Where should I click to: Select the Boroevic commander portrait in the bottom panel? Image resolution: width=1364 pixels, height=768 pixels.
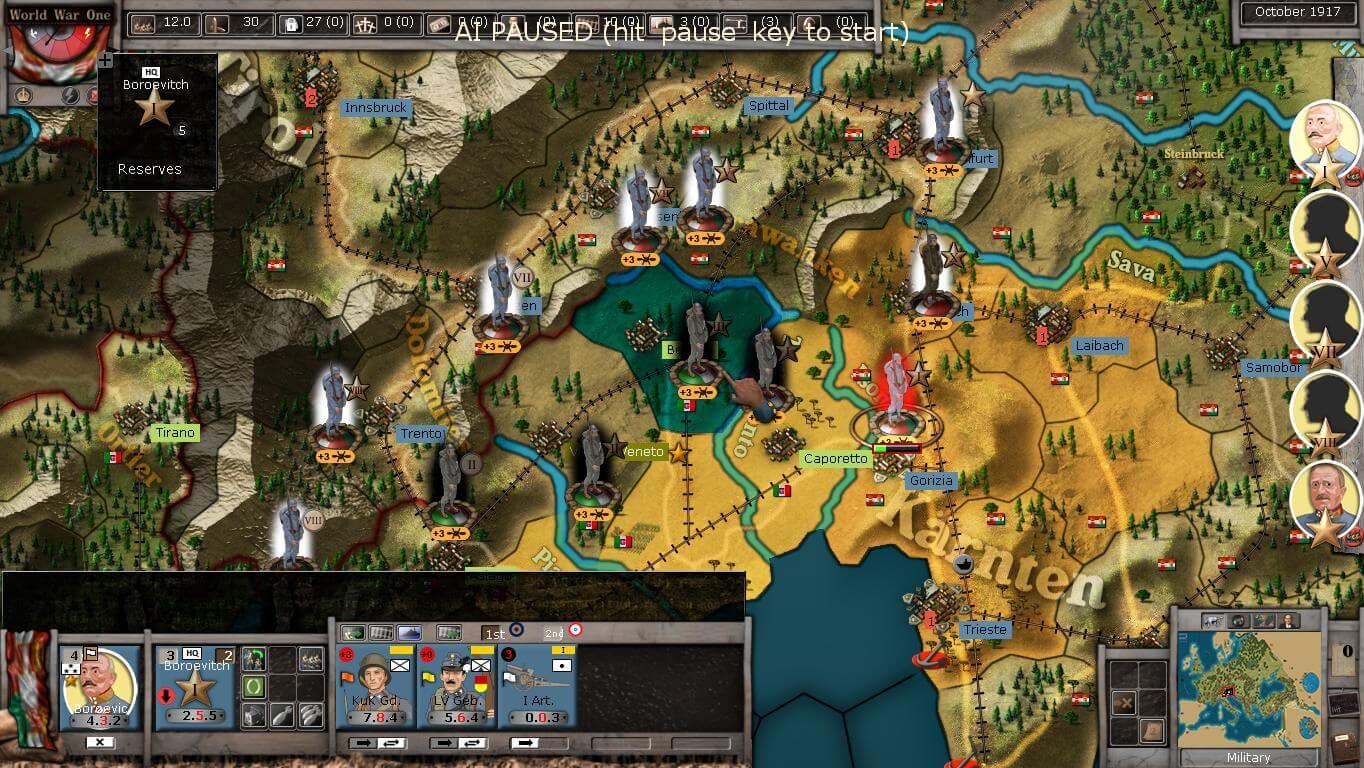98,685
